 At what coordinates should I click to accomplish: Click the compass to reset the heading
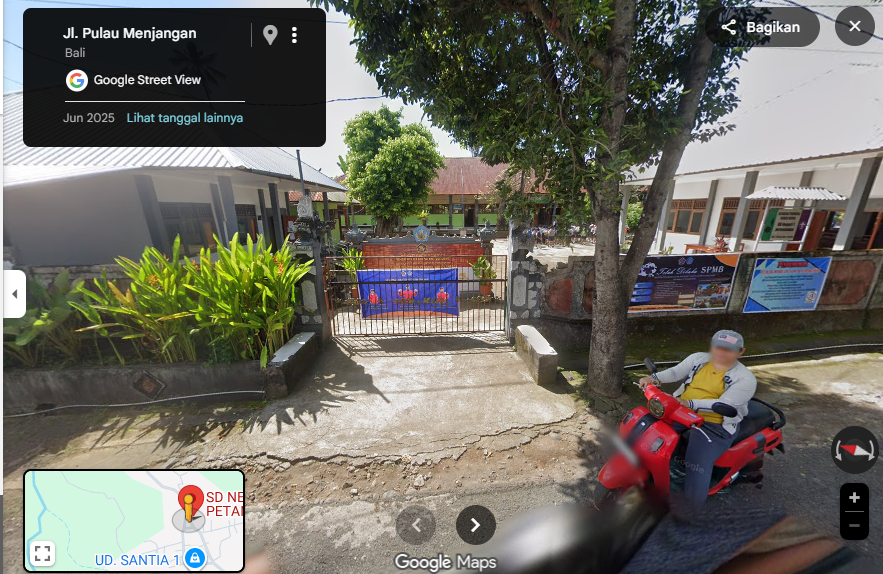[854, 450]
